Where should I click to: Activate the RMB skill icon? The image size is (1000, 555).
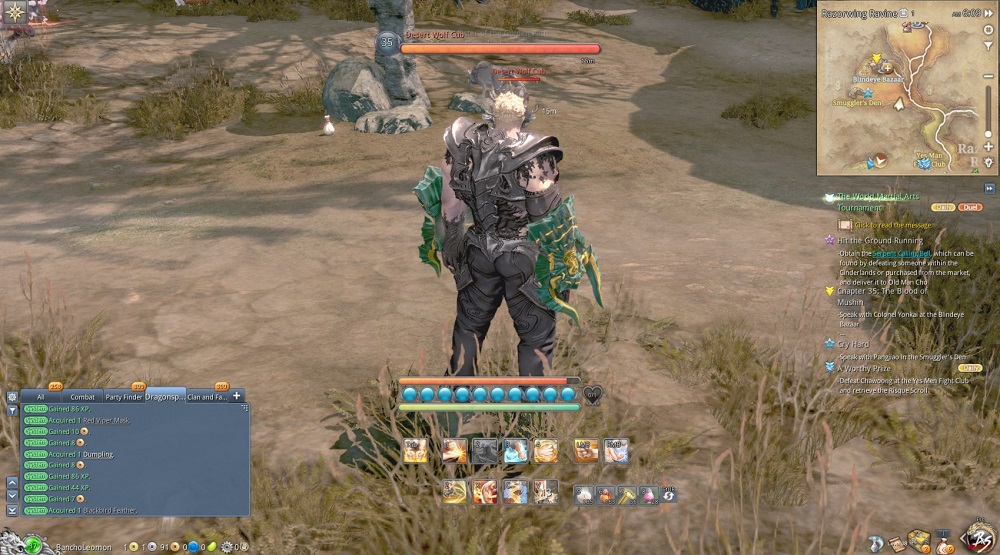[x=616, y=451]
